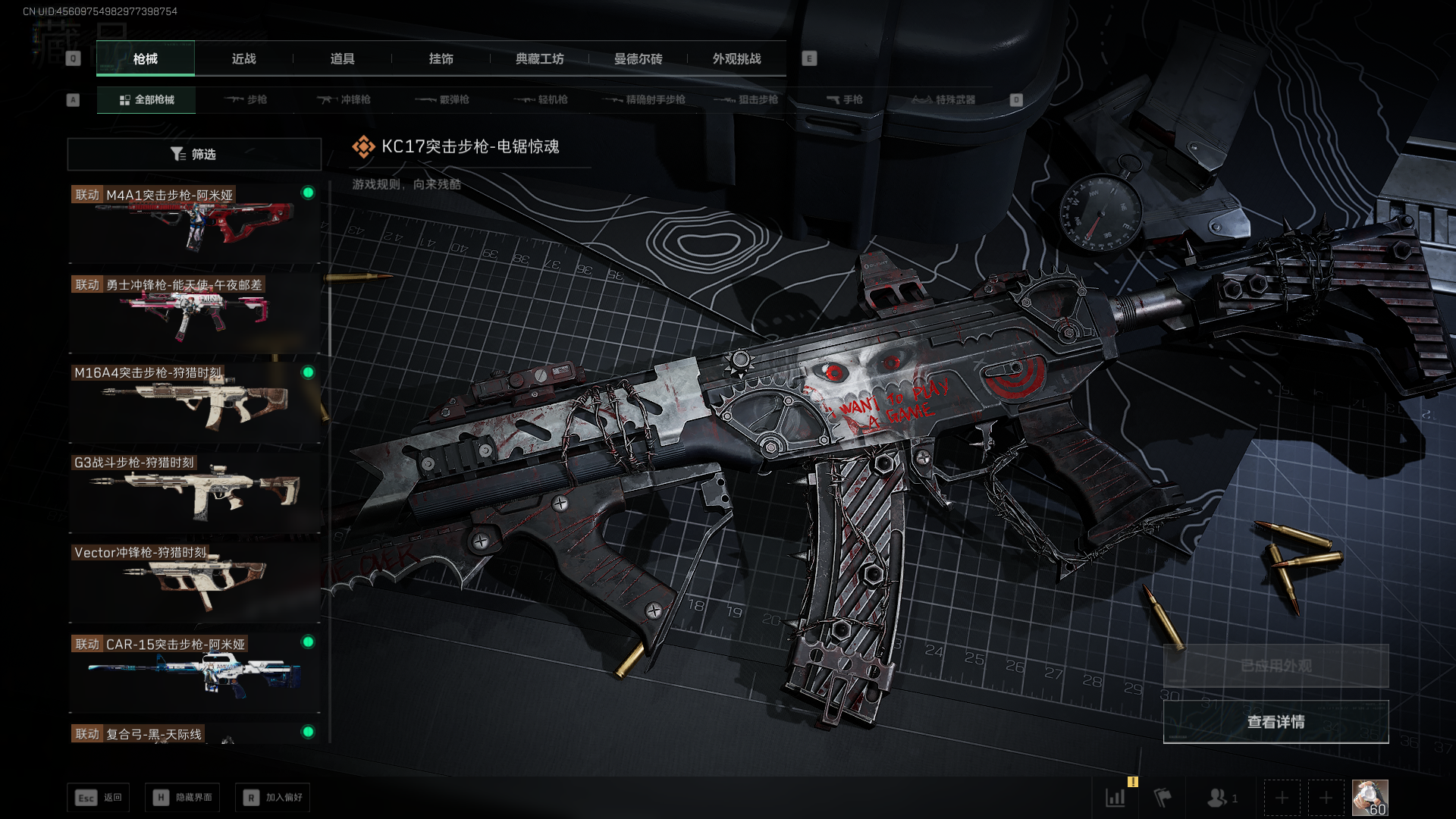Show the 外观挑战 tab
Viewport: 1456px width, 819px height.
coord(736,58)
